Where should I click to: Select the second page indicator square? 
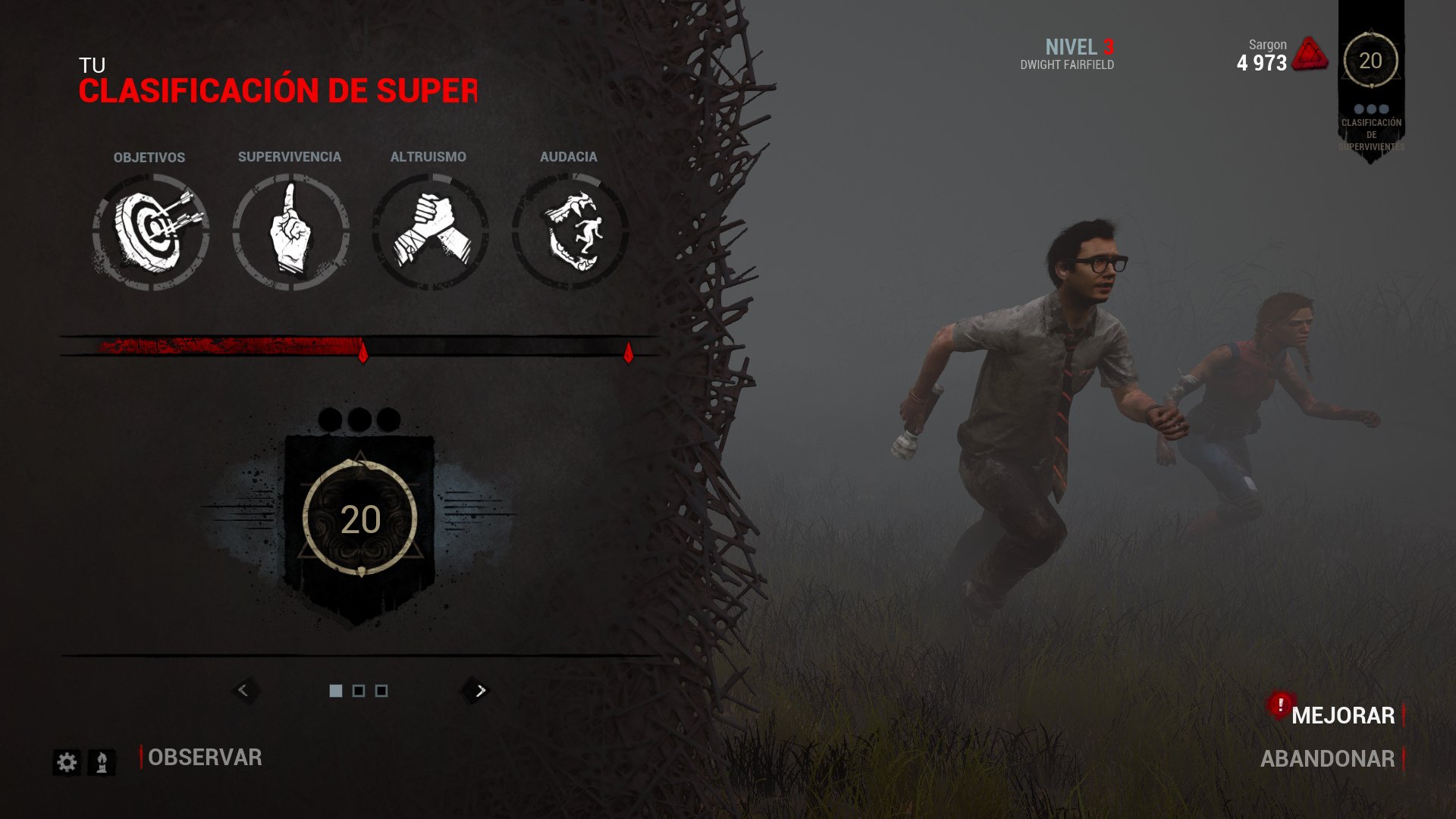(359, 691)
